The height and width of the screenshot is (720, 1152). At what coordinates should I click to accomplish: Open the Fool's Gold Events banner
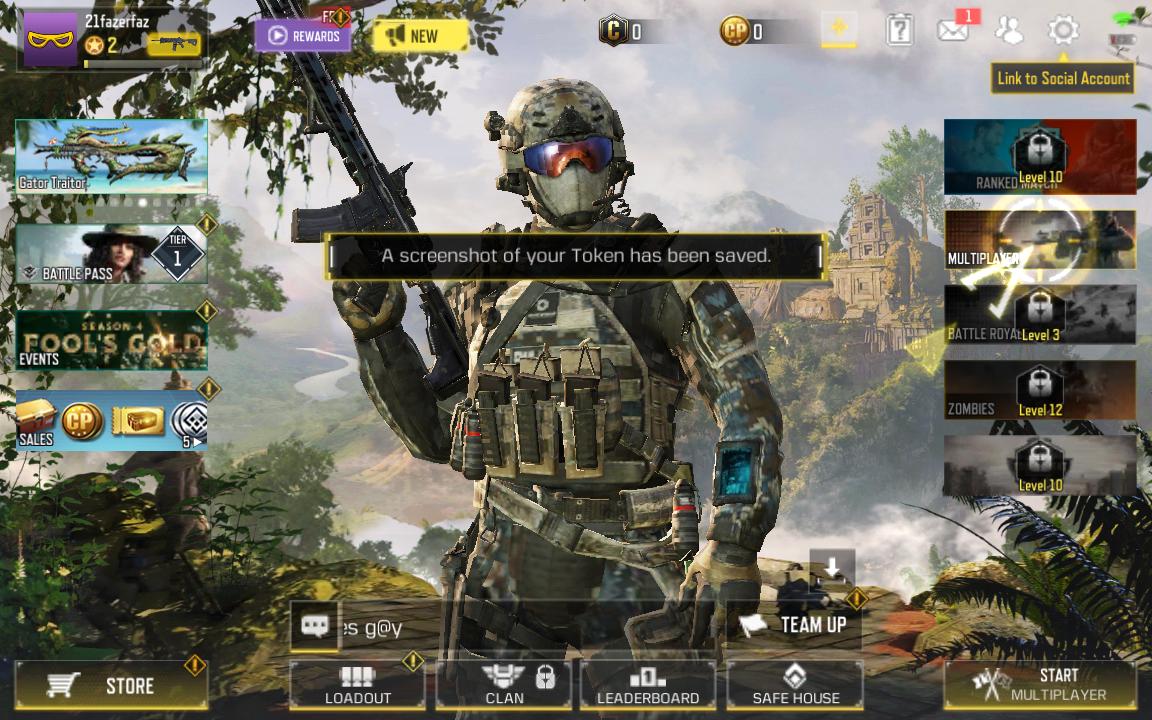[111, 341]
